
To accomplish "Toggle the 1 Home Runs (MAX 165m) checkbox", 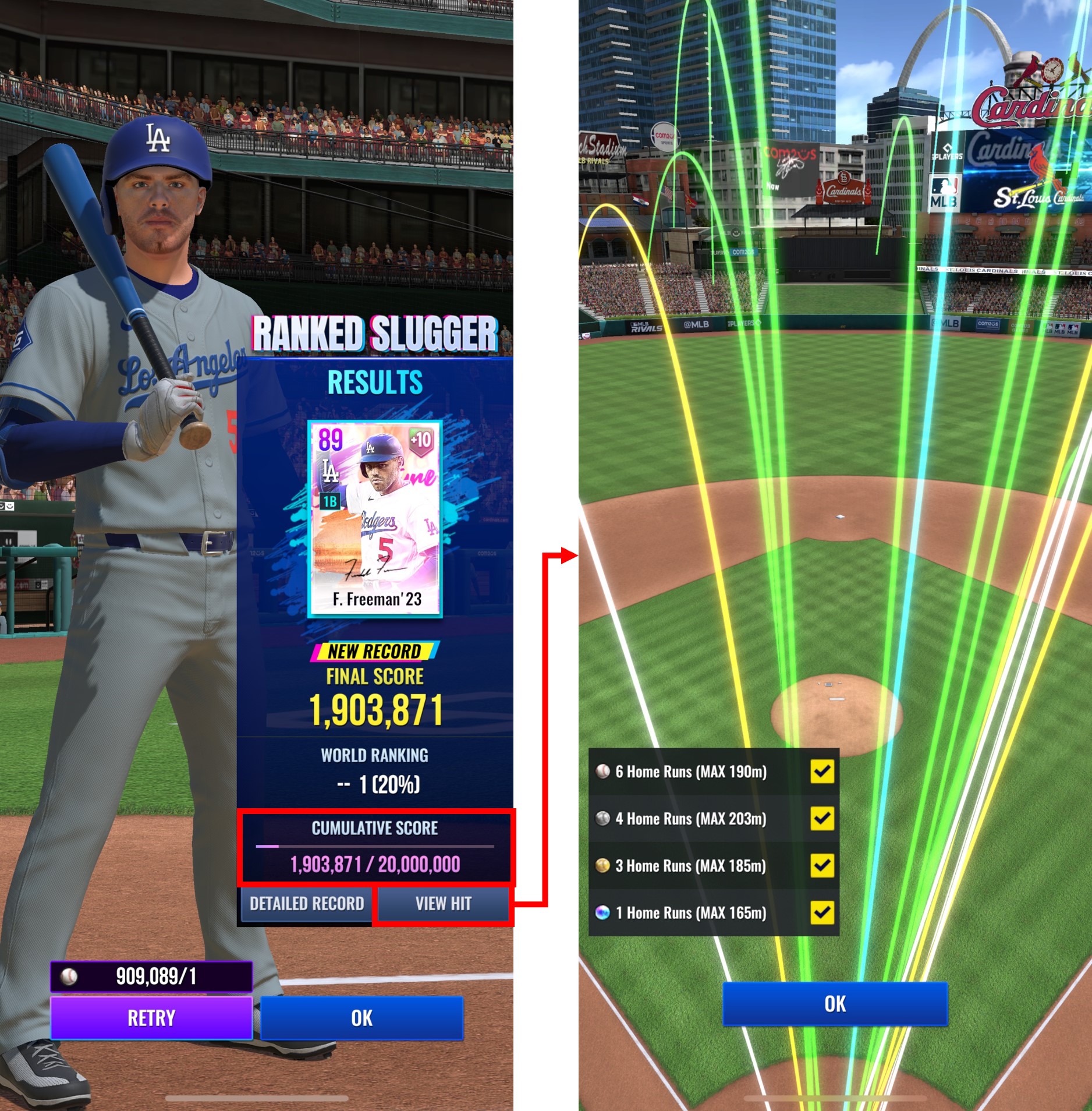I will pos(822,912).
